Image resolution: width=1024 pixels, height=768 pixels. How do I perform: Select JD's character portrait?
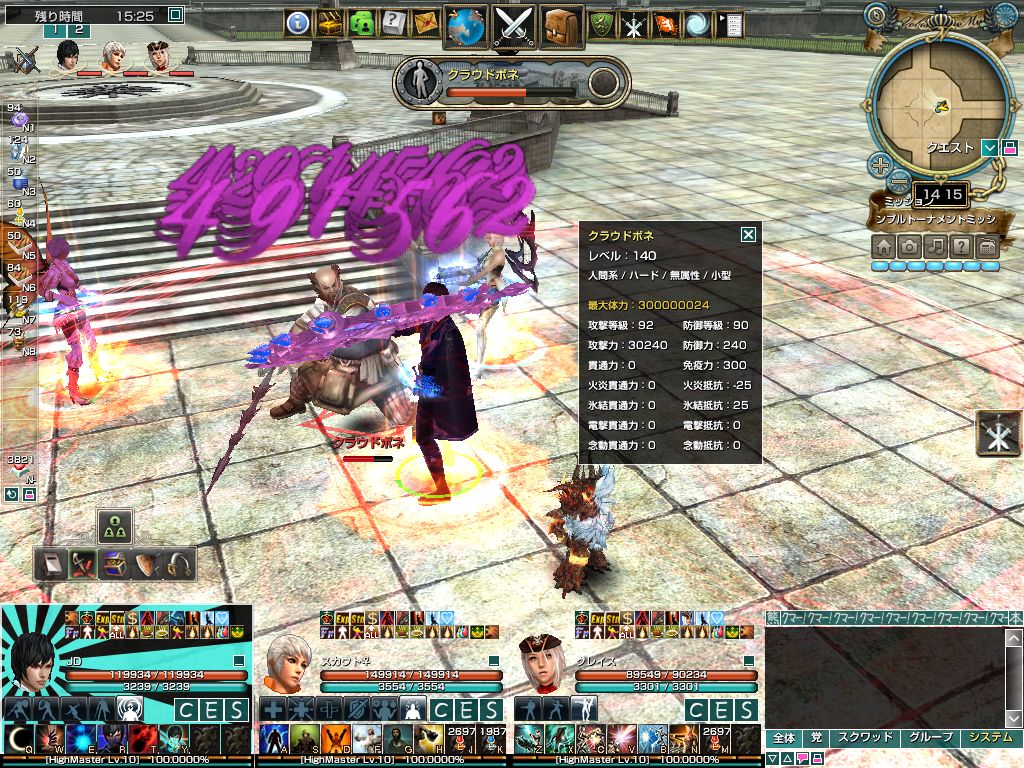33,653
